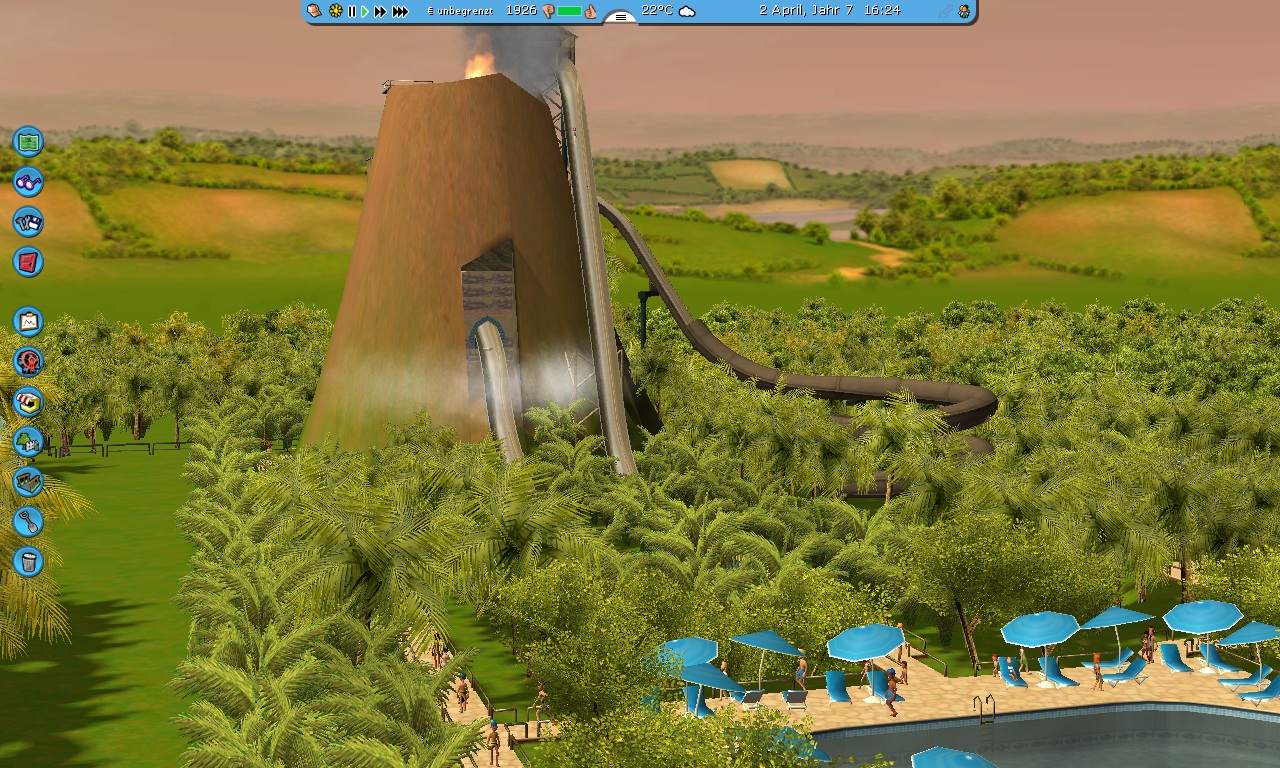Open the rides menu with Ferris wheel

click(28, 361)
